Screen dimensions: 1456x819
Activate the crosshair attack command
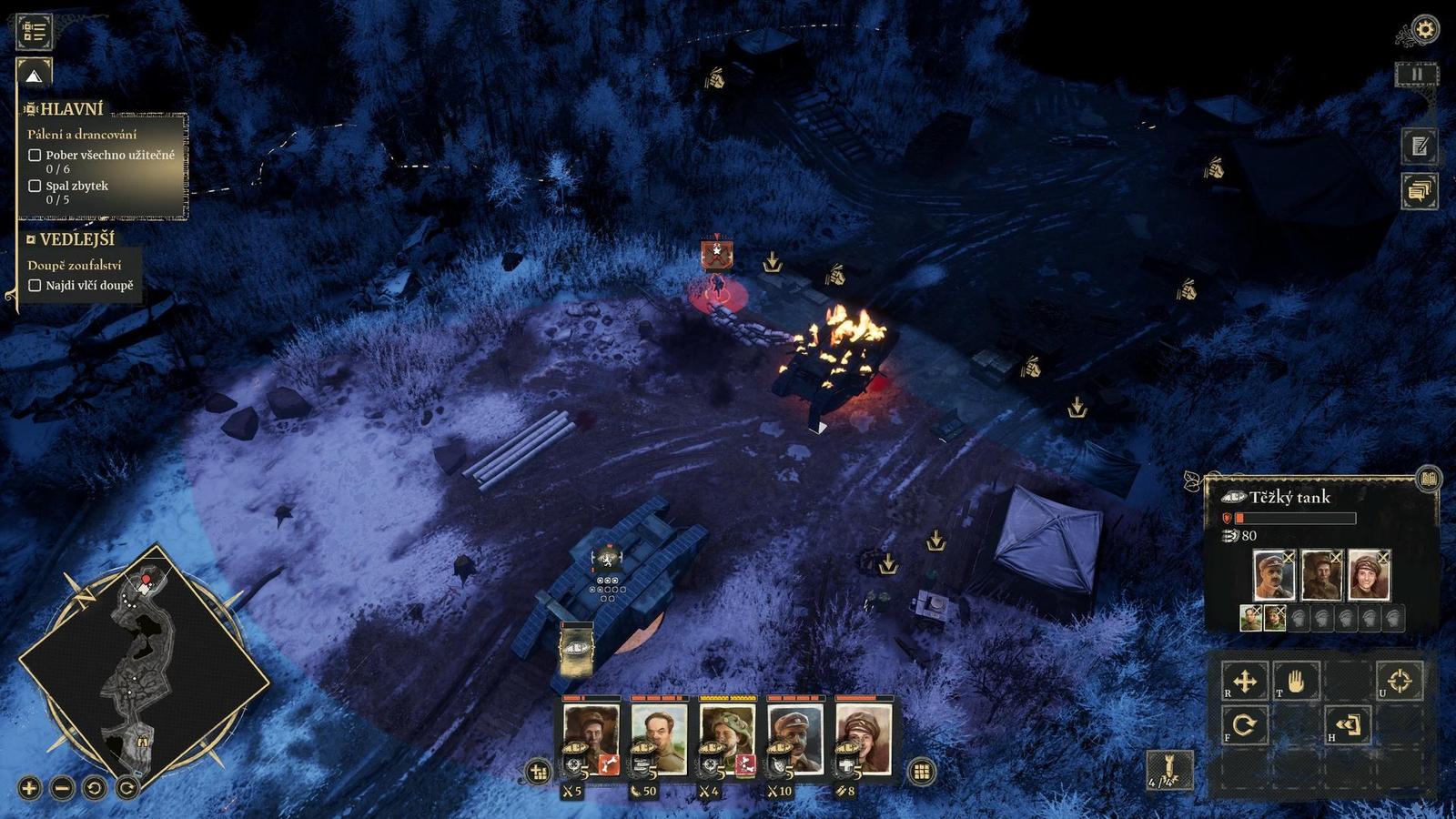pos(1399,681)
